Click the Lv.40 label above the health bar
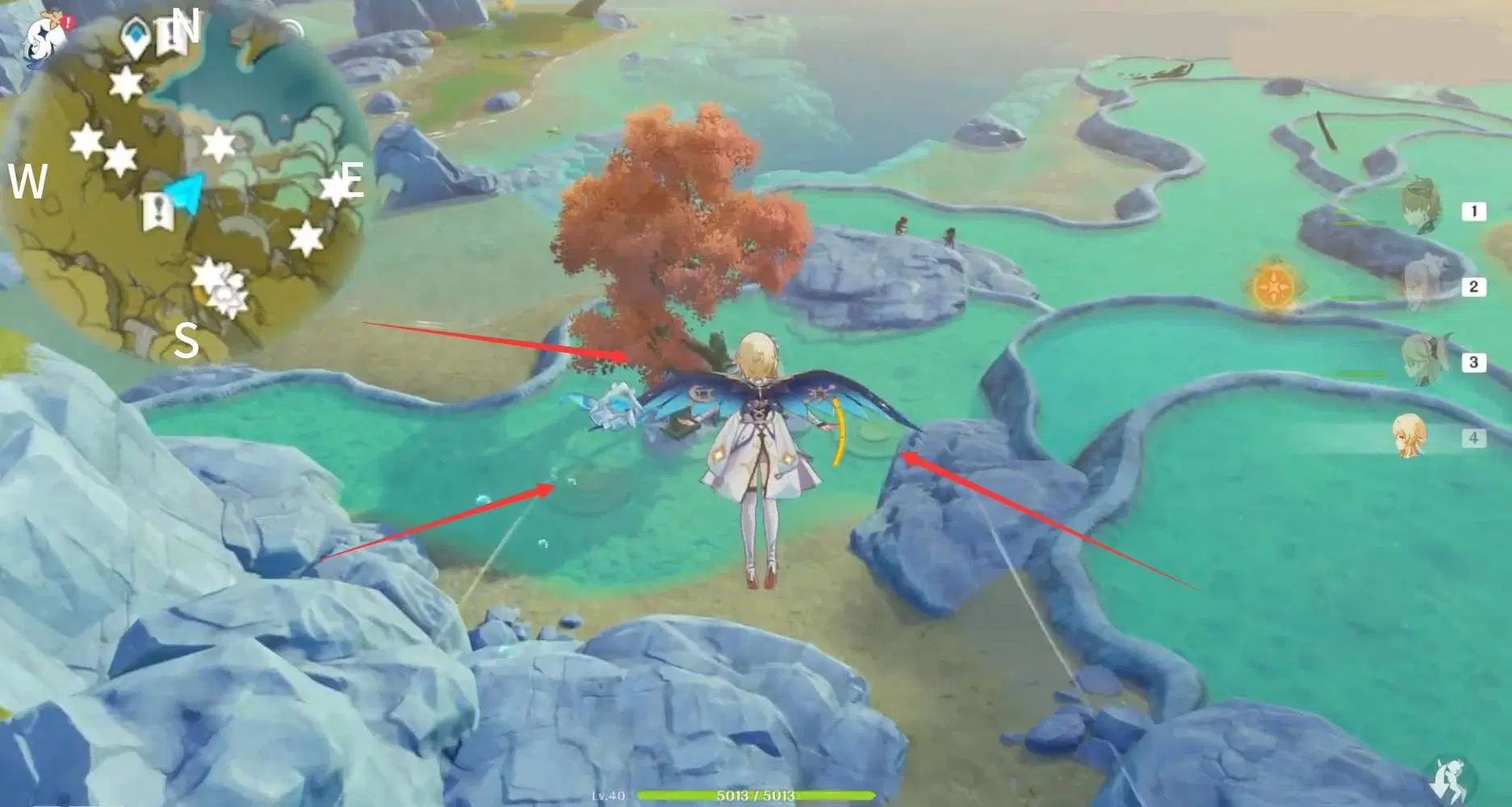Image resolution: width=1512 pixels, height=807 pixels. pyautogui.click(x=611, y=794)
